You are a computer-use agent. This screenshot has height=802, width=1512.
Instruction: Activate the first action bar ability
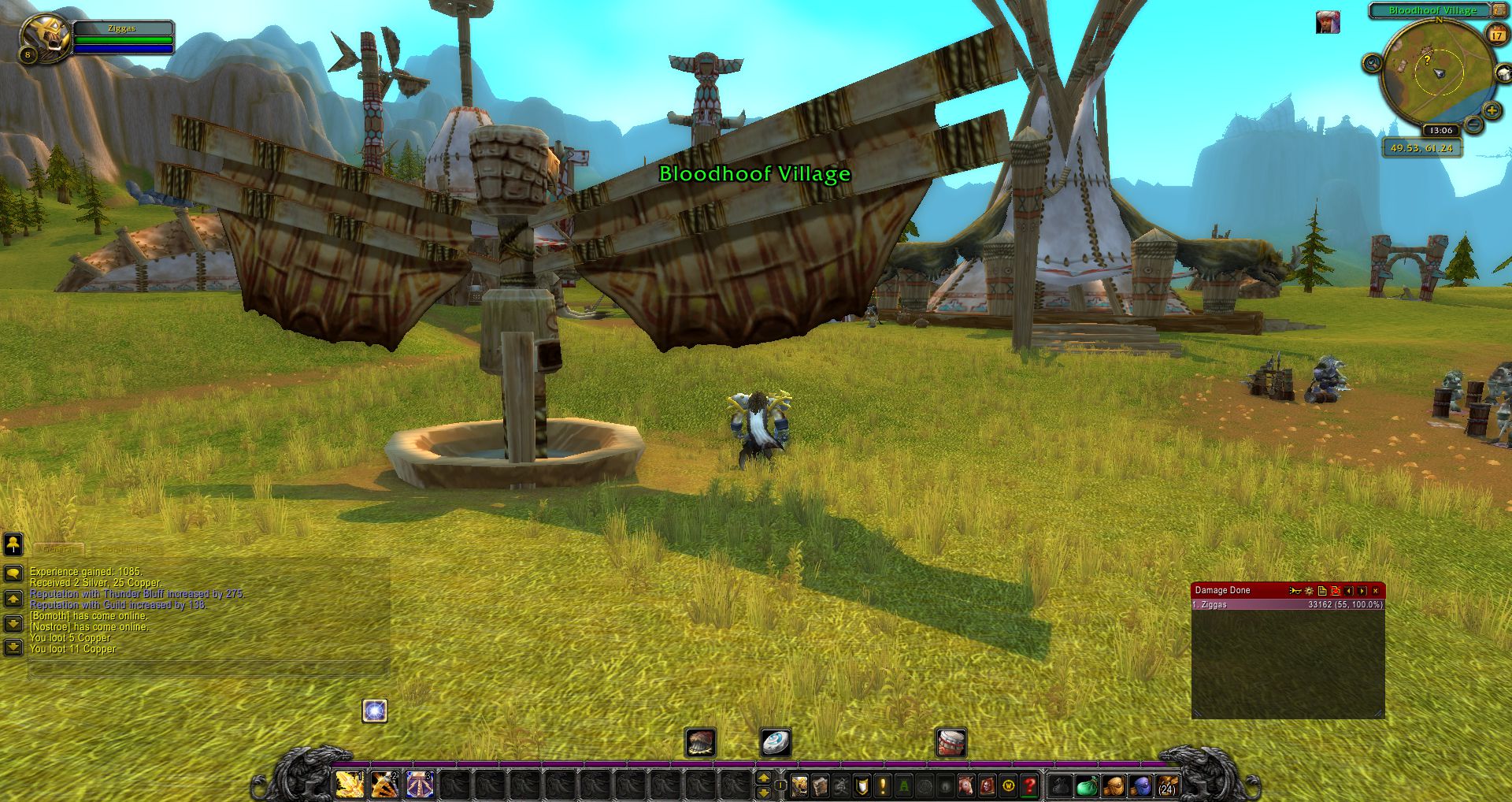point(350,785)
